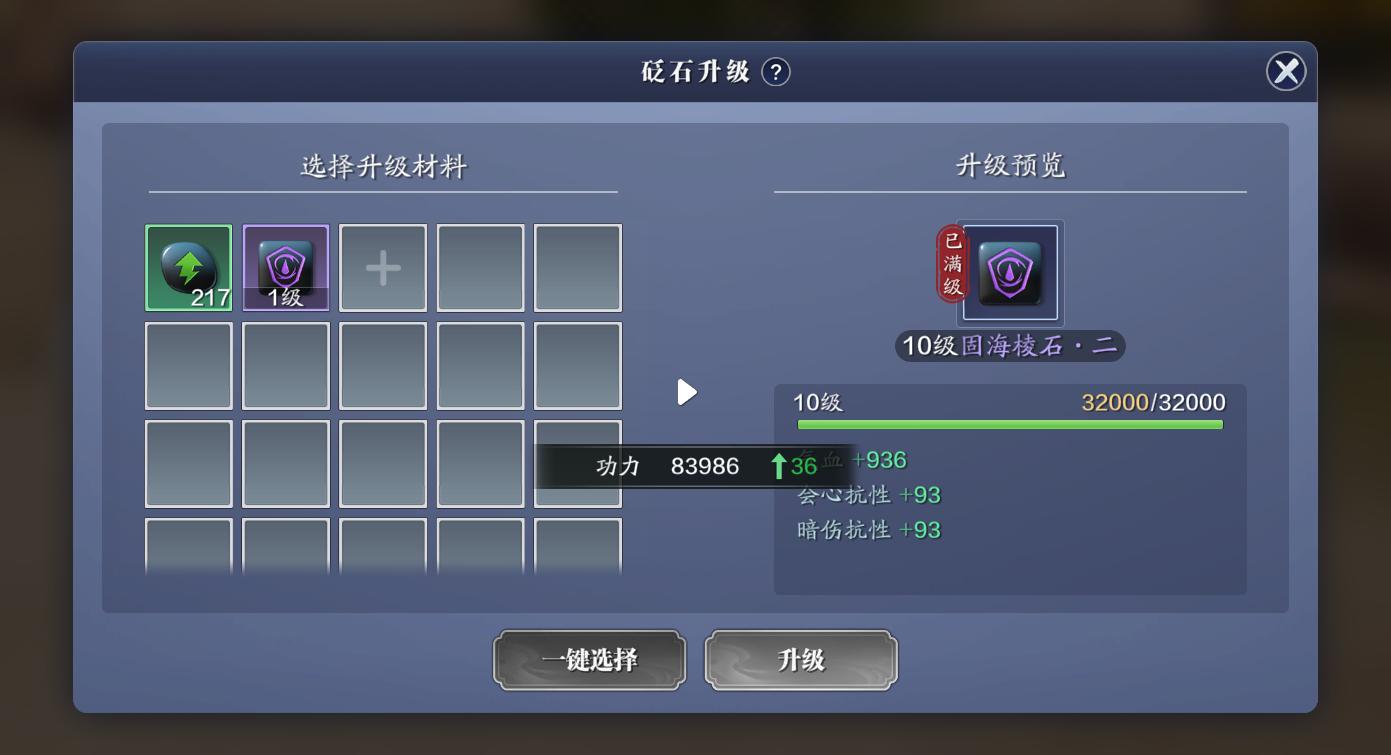Click the green upward arrow beside 功力
The height and width of the screenshot is (755, 1391).
[776, 465]
